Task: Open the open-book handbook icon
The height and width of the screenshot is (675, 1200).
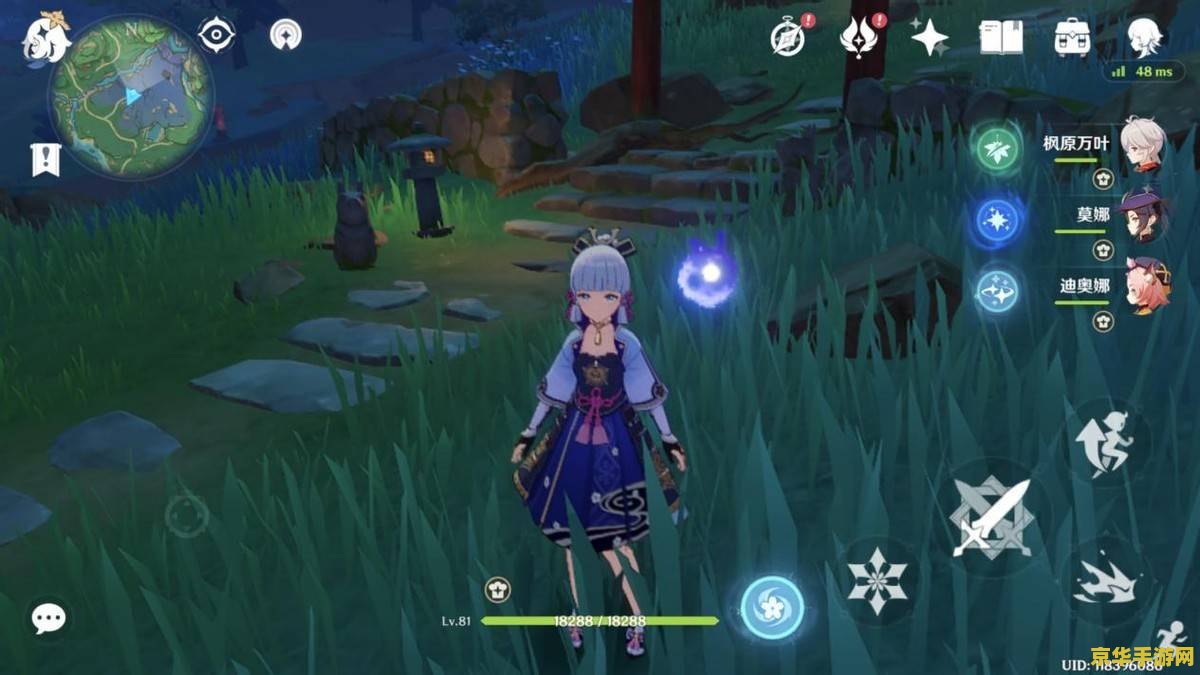Action: click(x=1001, y=38)
